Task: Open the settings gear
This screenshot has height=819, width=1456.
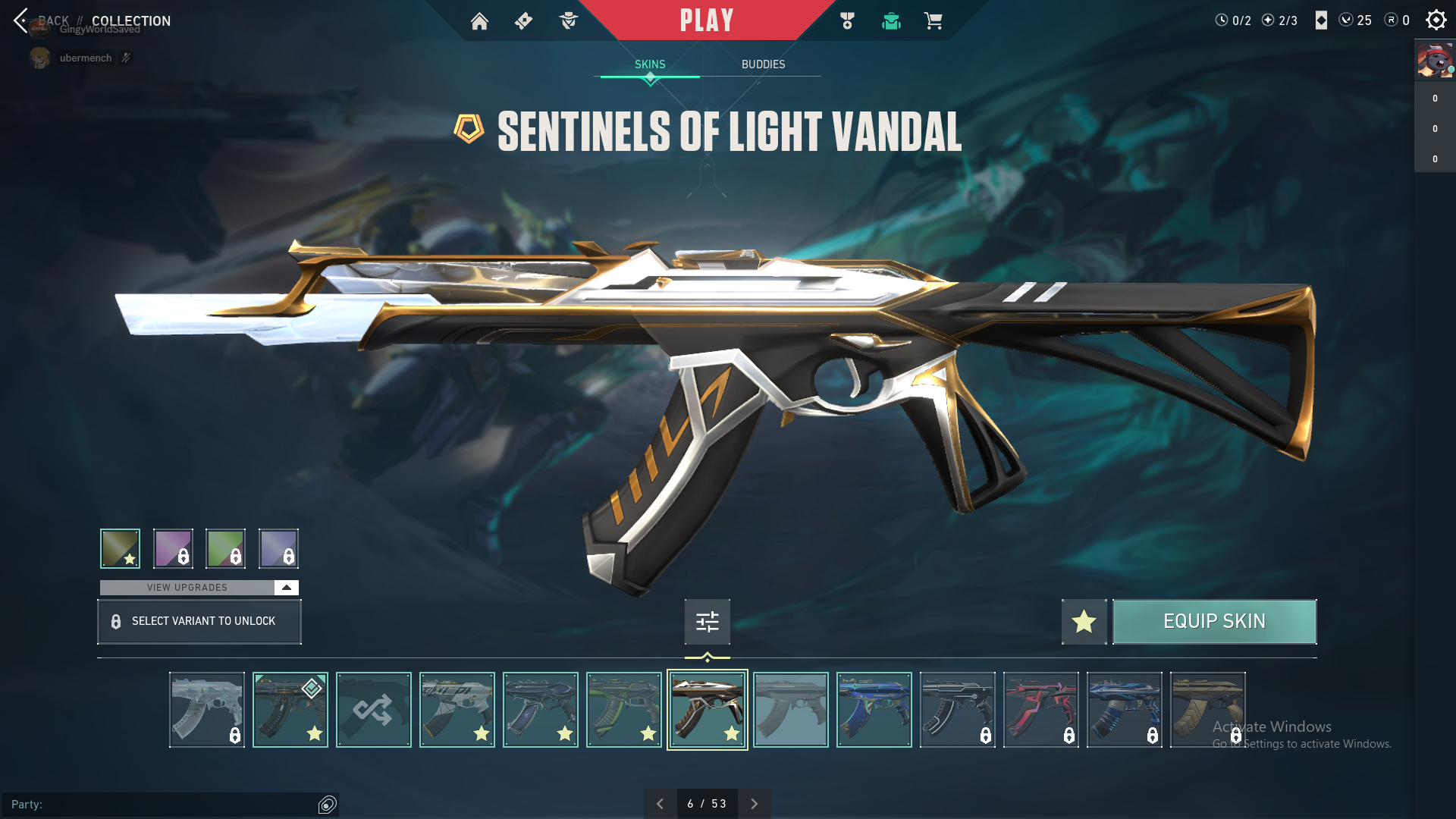Action: point(1436,20)
